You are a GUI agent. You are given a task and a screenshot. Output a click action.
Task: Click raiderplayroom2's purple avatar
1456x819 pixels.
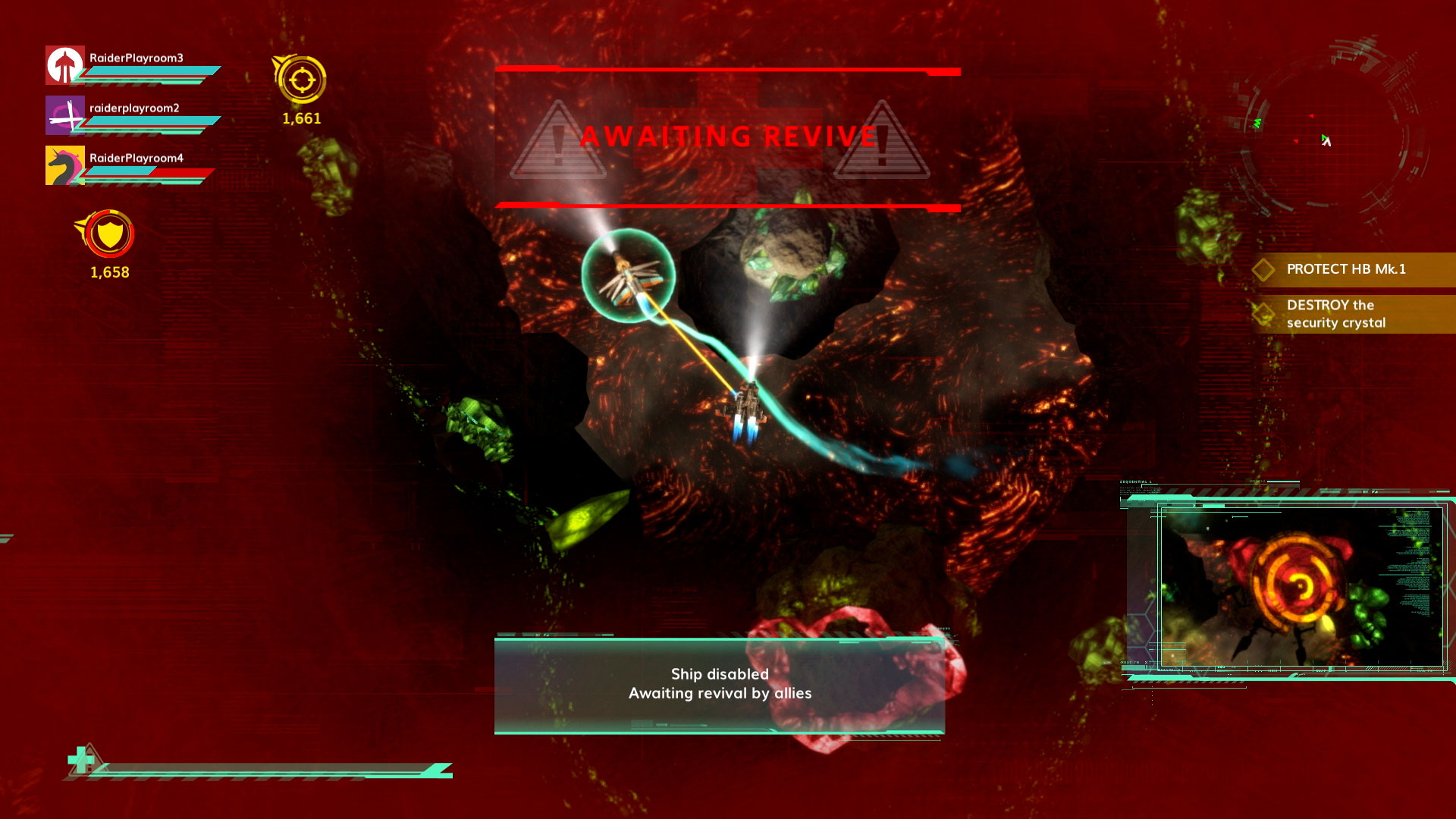click(x=65, y=115)
